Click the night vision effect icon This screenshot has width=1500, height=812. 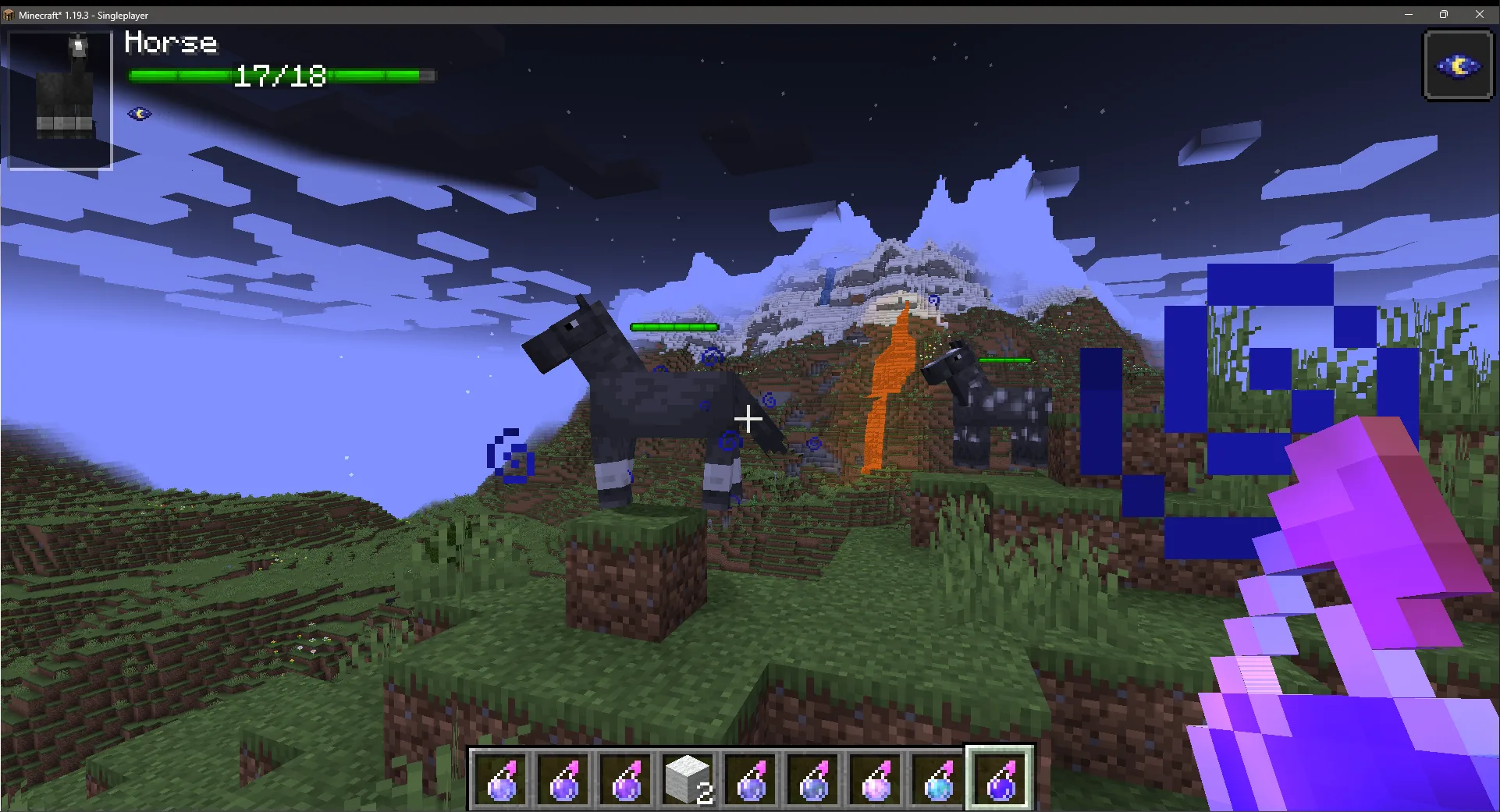coord(137,114)
